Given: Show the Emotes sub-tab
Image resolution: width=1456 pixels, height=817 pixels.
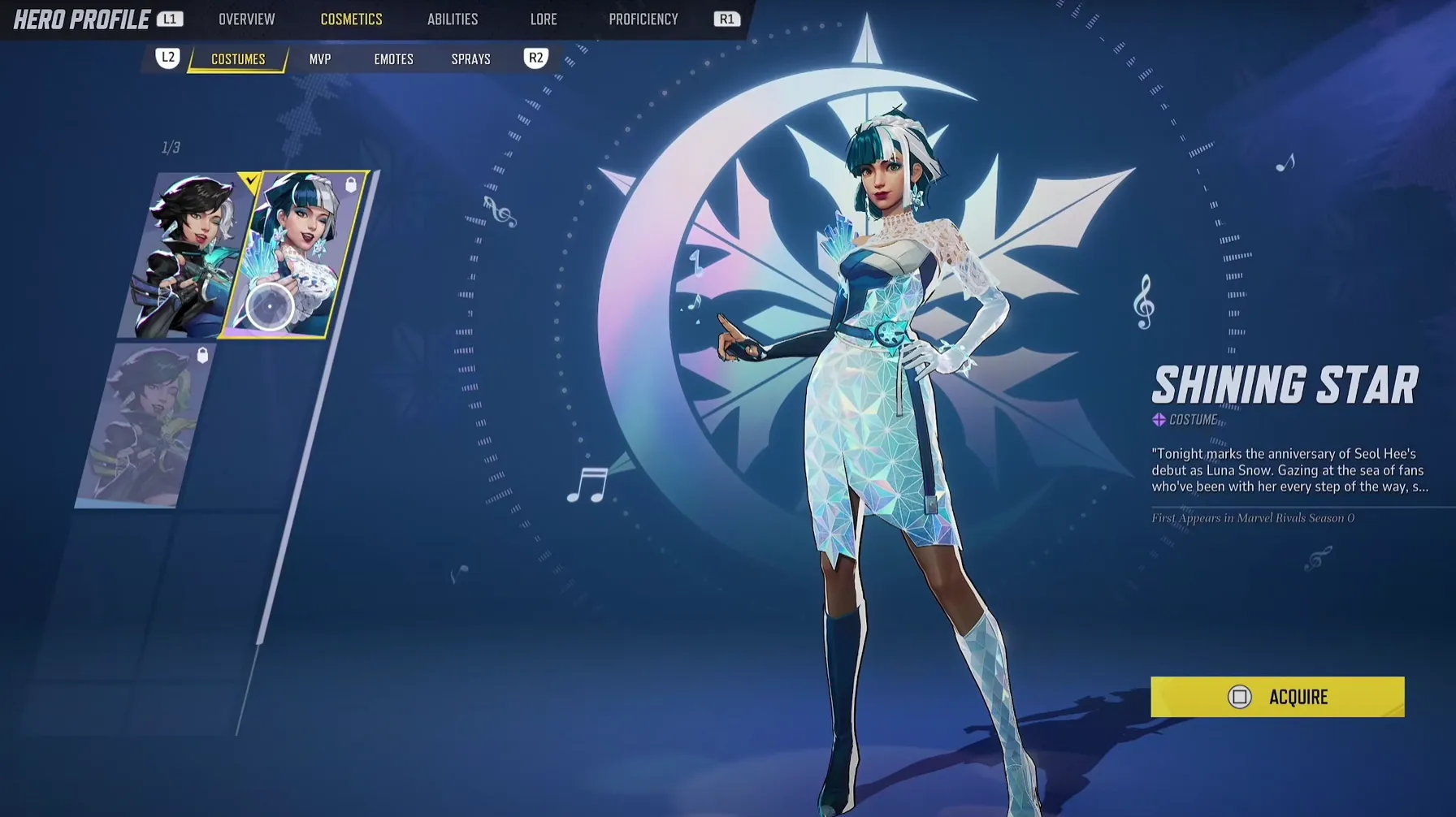Looking at the screenshot, I should tap(393, 59).
